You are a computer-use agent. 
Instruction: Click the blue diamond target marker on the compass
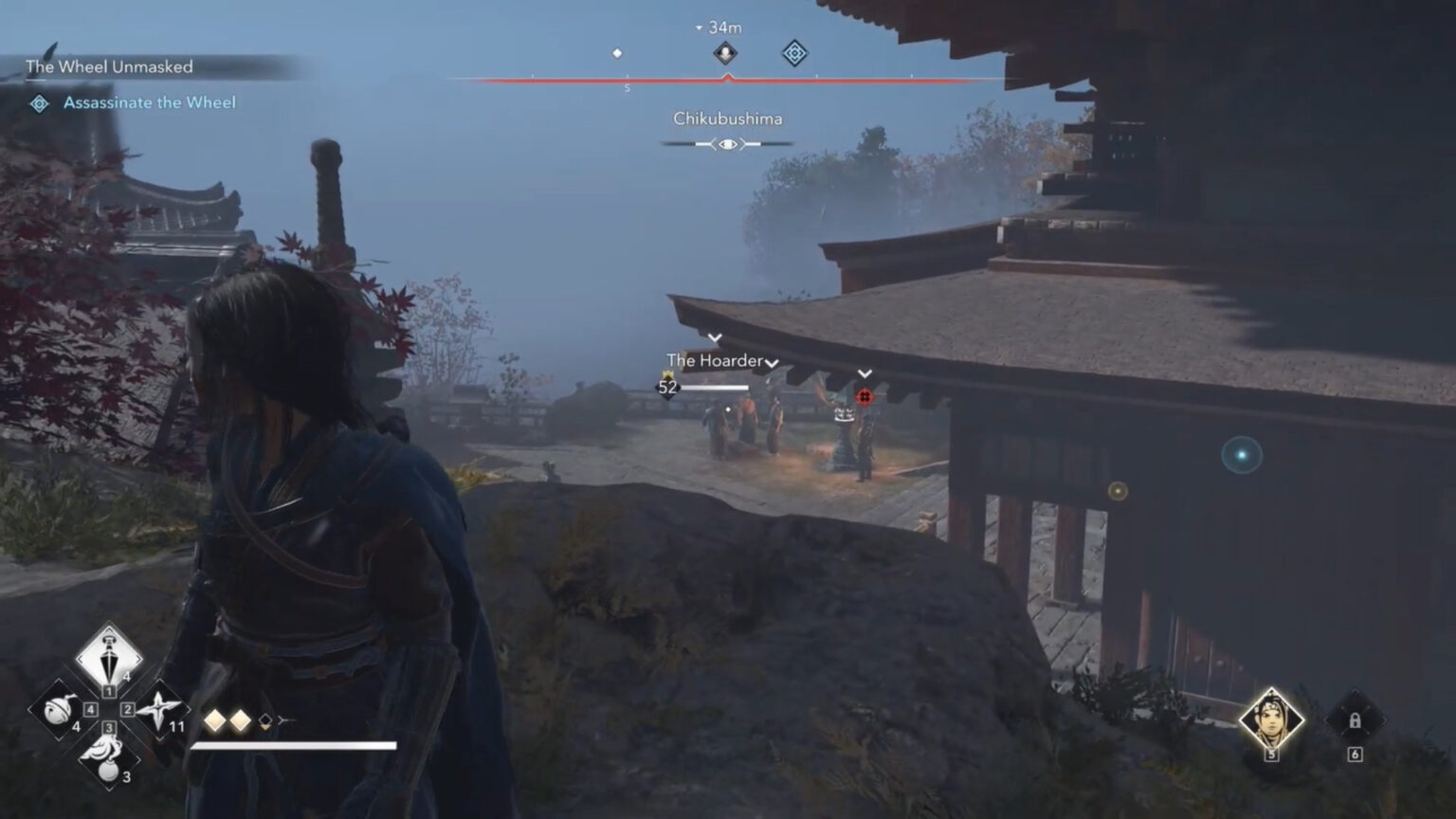794,54
